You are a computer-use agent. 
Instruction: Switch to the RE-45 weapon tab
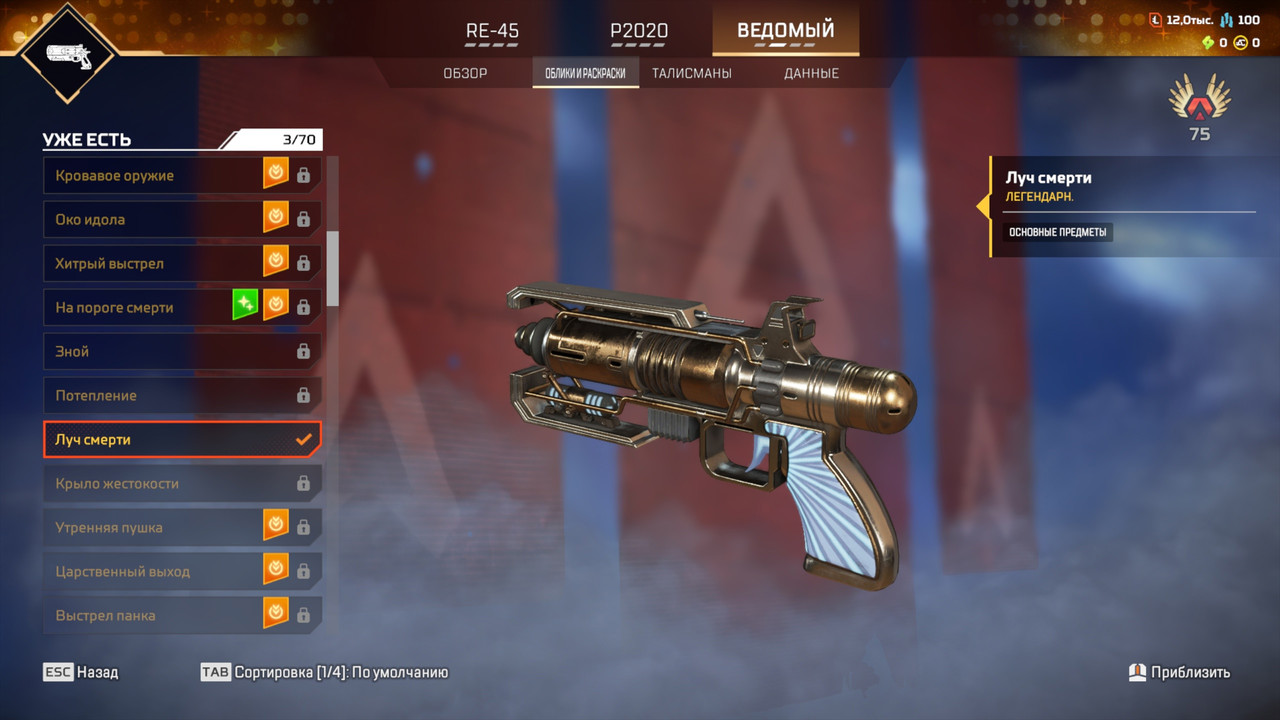pos(492,31)
